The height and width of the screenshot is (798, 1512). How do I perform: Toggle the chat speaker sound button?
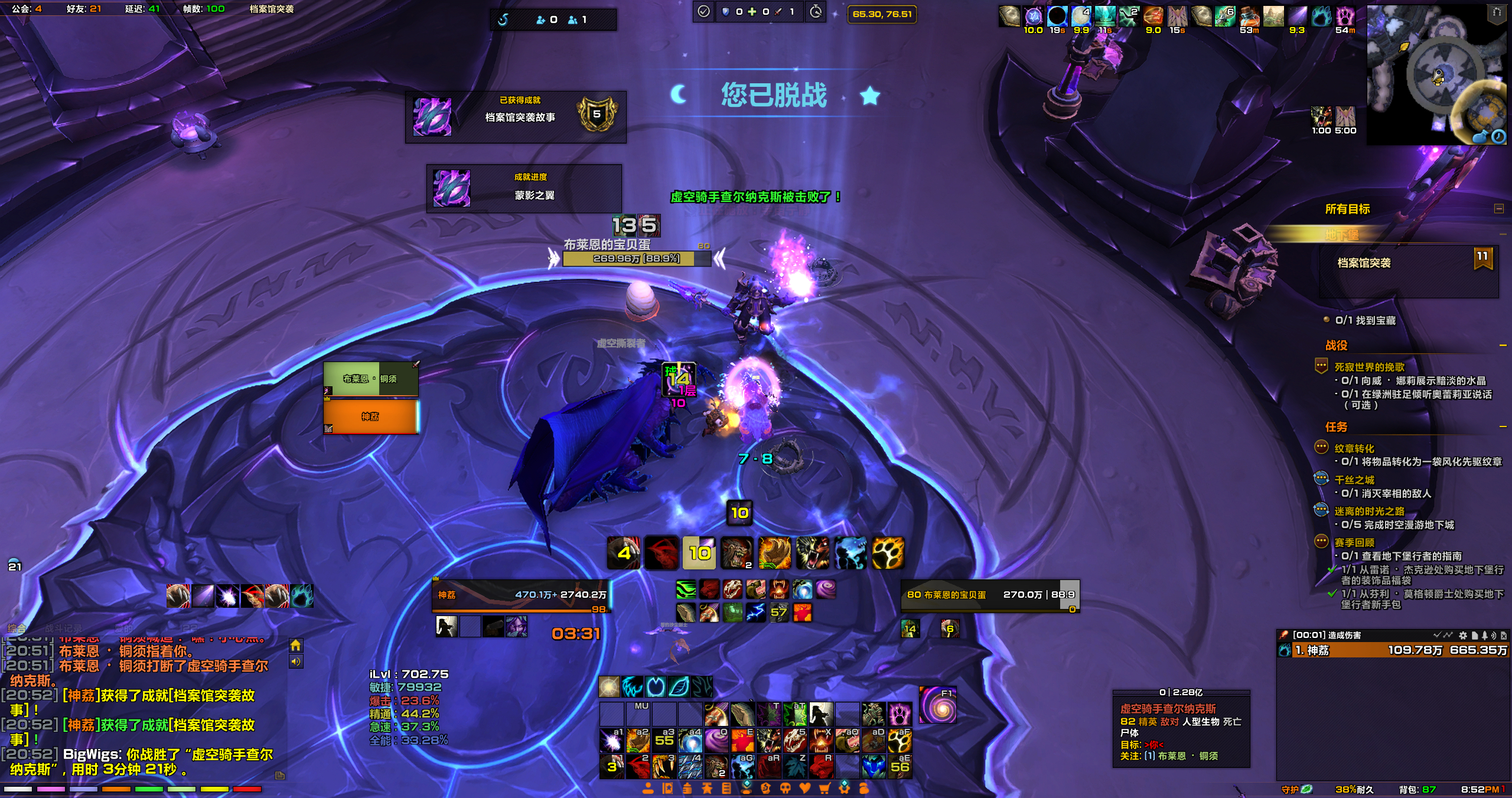click(296, 662)
